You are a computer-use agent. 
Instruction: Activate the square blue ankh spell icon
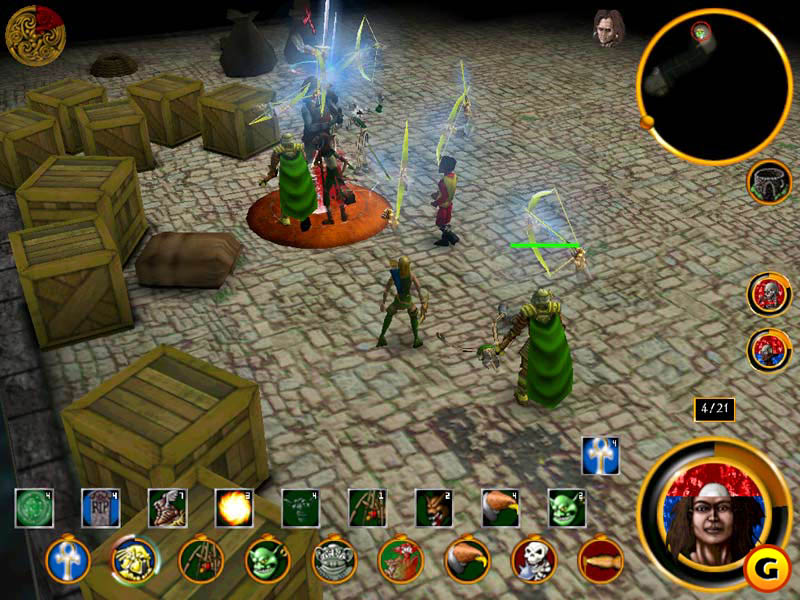click(601, 456)
